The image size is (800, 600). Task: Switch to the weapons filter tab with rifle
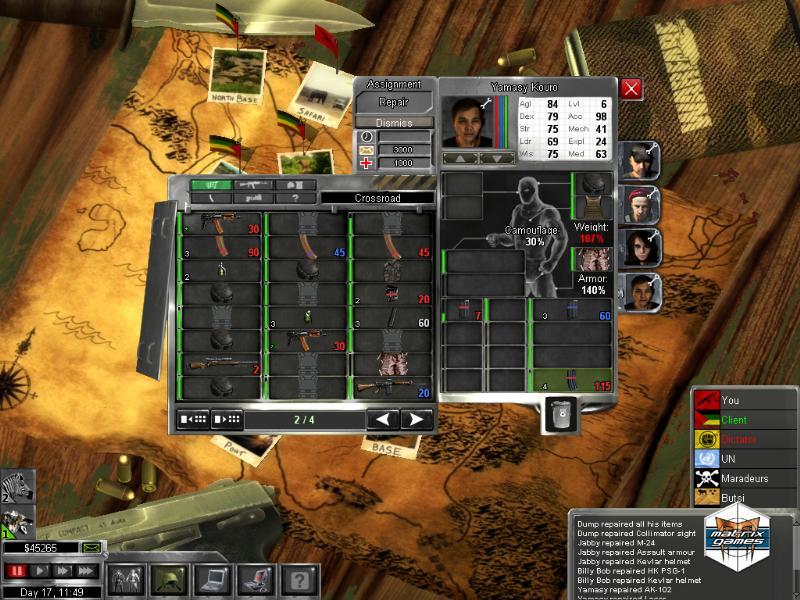tap(254, 185)
